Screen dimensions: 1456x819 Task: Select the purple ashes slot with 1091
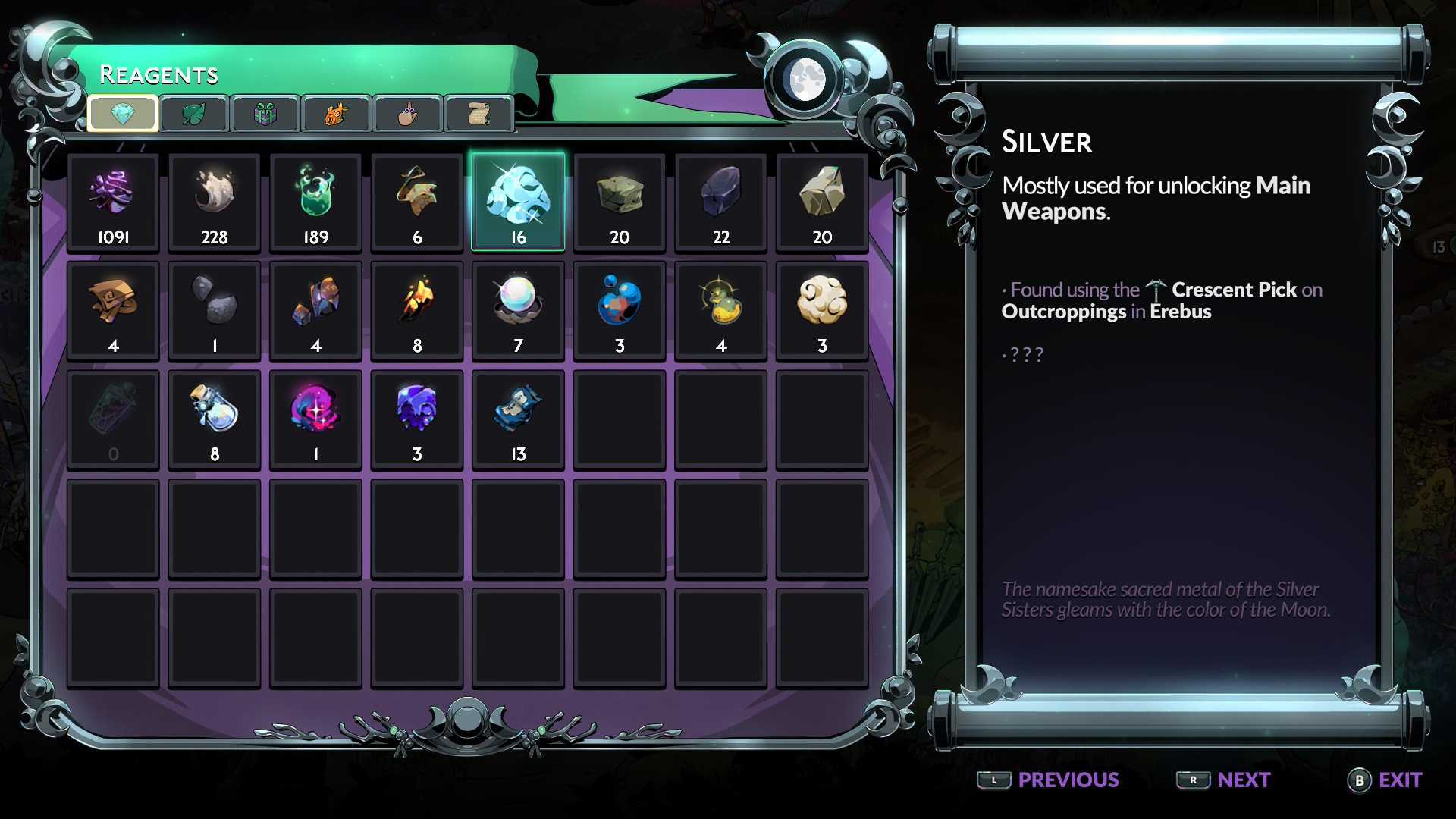(113, 202)
